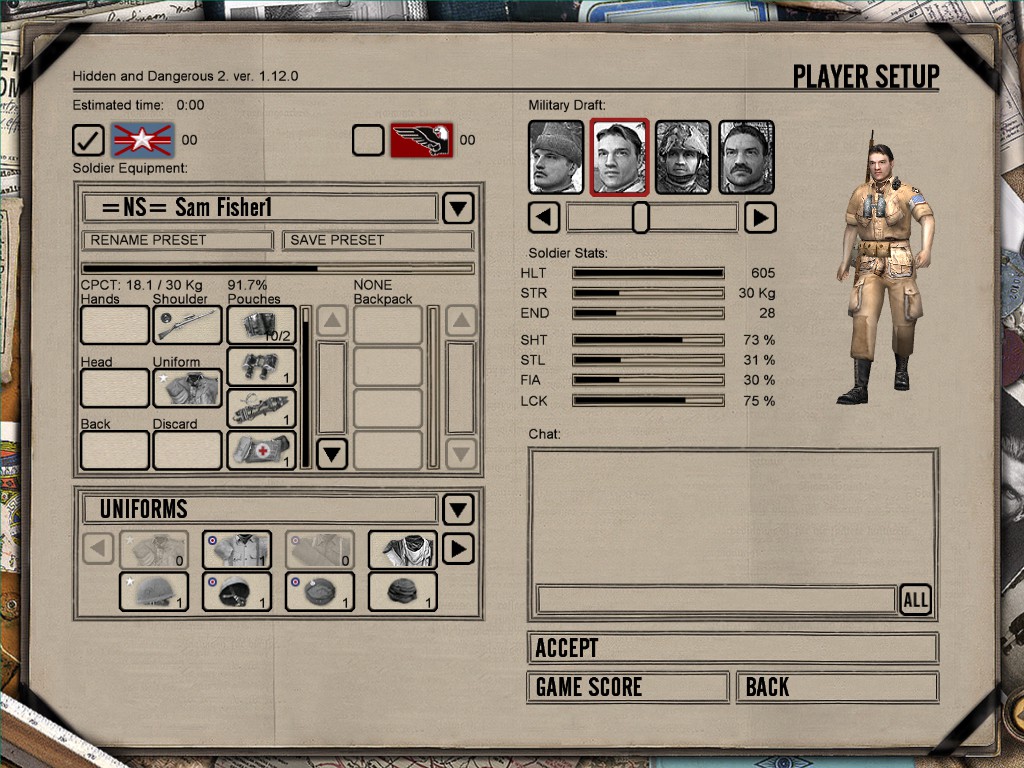
Task: Expand the Uniforms category dropdown
Action: pyautogui.click(x=457, y=509)
